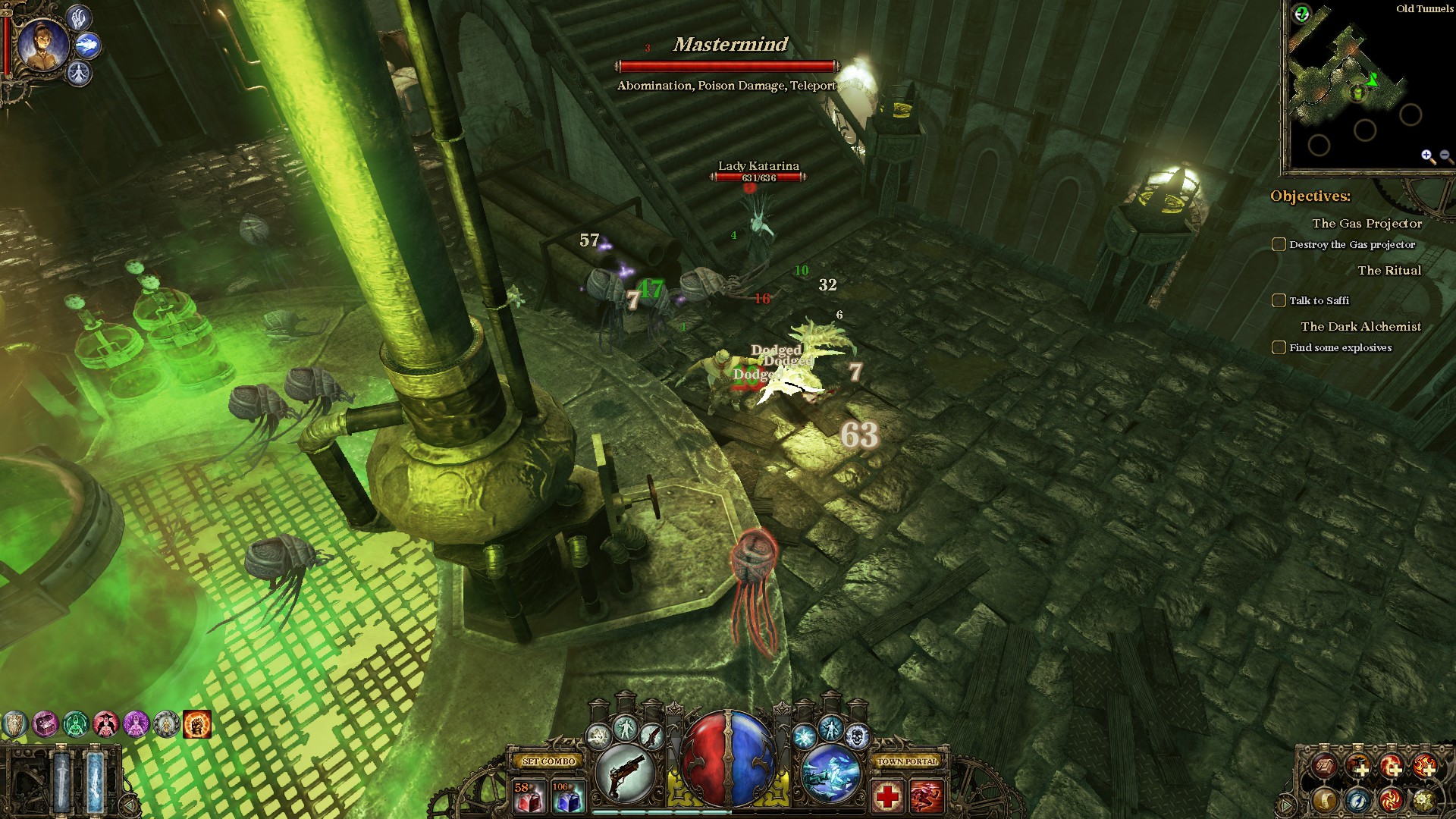Drink the blue mana potion
The height and width of the screenshot is (819, 1456).
tap(568, 797)
